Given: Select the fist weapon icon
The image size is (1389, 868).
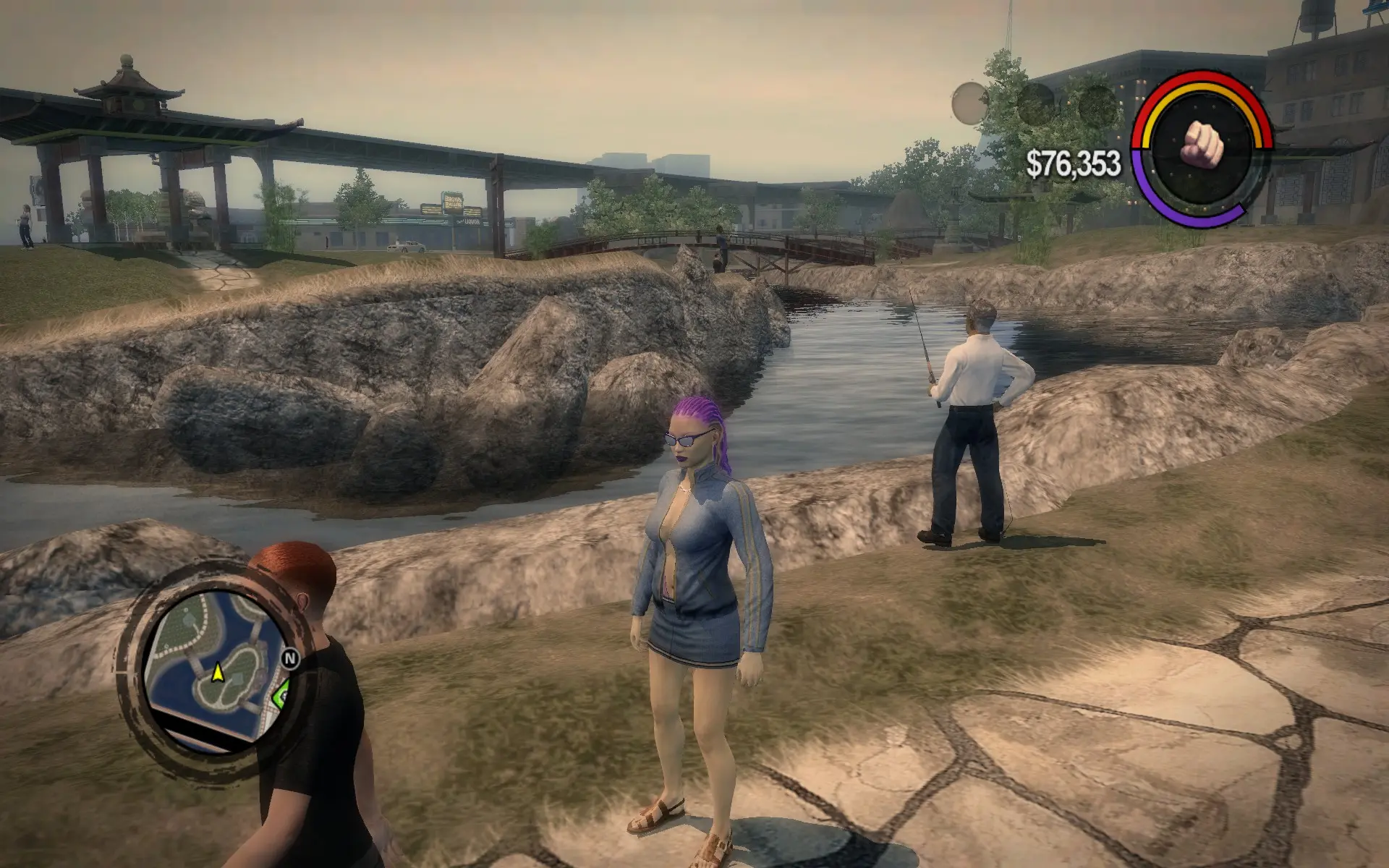Looking at the screenshot, I should 1202,143.
